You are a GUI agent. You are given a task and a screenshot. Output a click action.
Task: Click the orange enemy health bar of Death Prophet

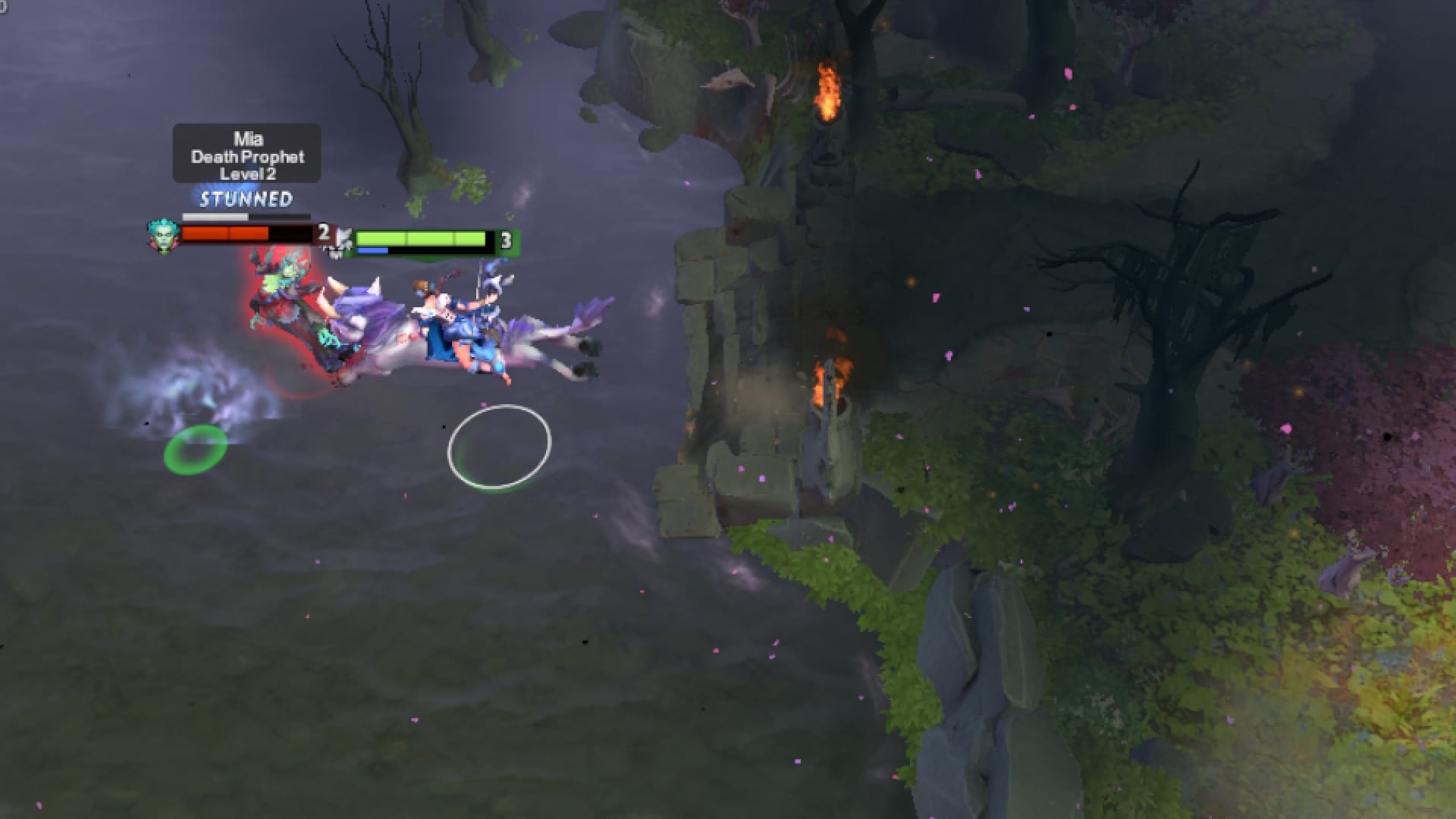(x=227, y=232)
